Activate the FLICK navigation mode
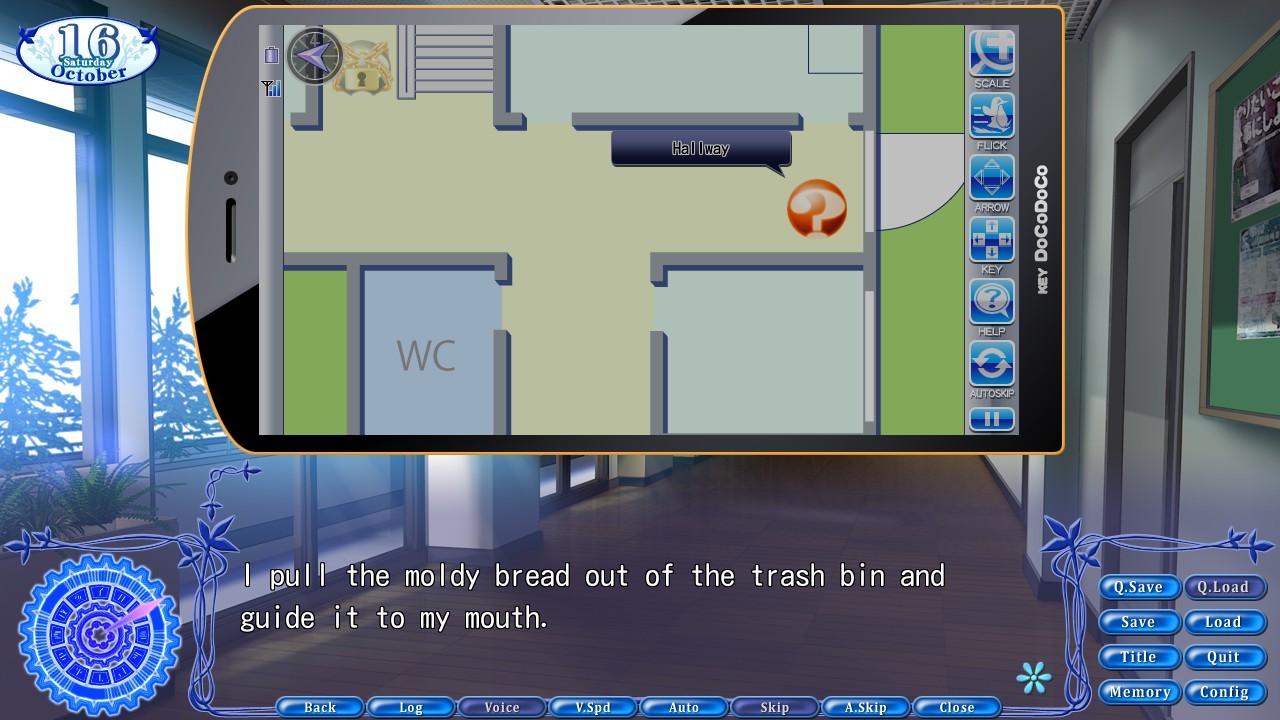Screen dimensions: 1280x720 991,113
